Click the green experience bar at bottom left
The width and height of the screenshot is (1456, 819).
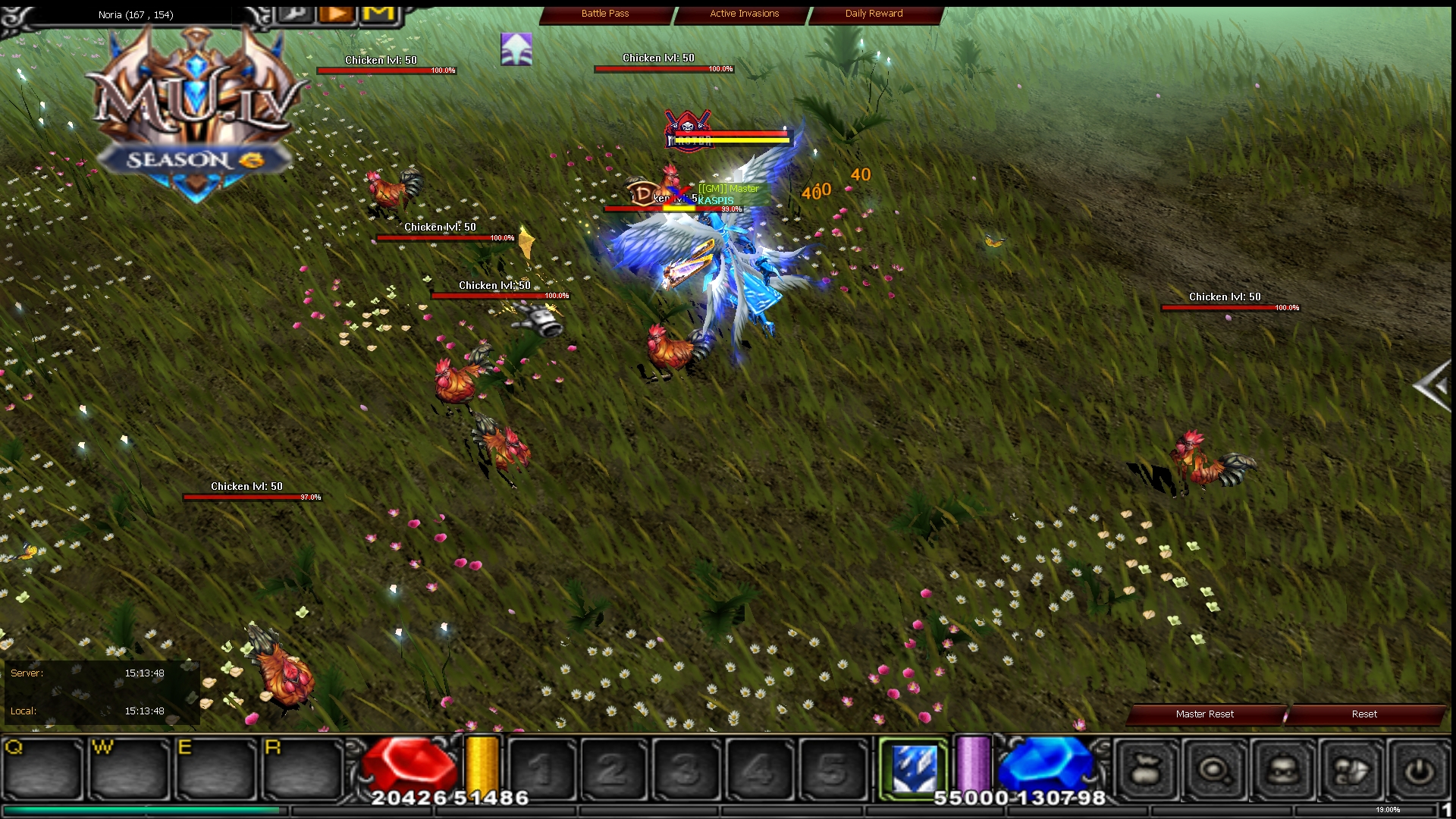(x=140, y=811)
